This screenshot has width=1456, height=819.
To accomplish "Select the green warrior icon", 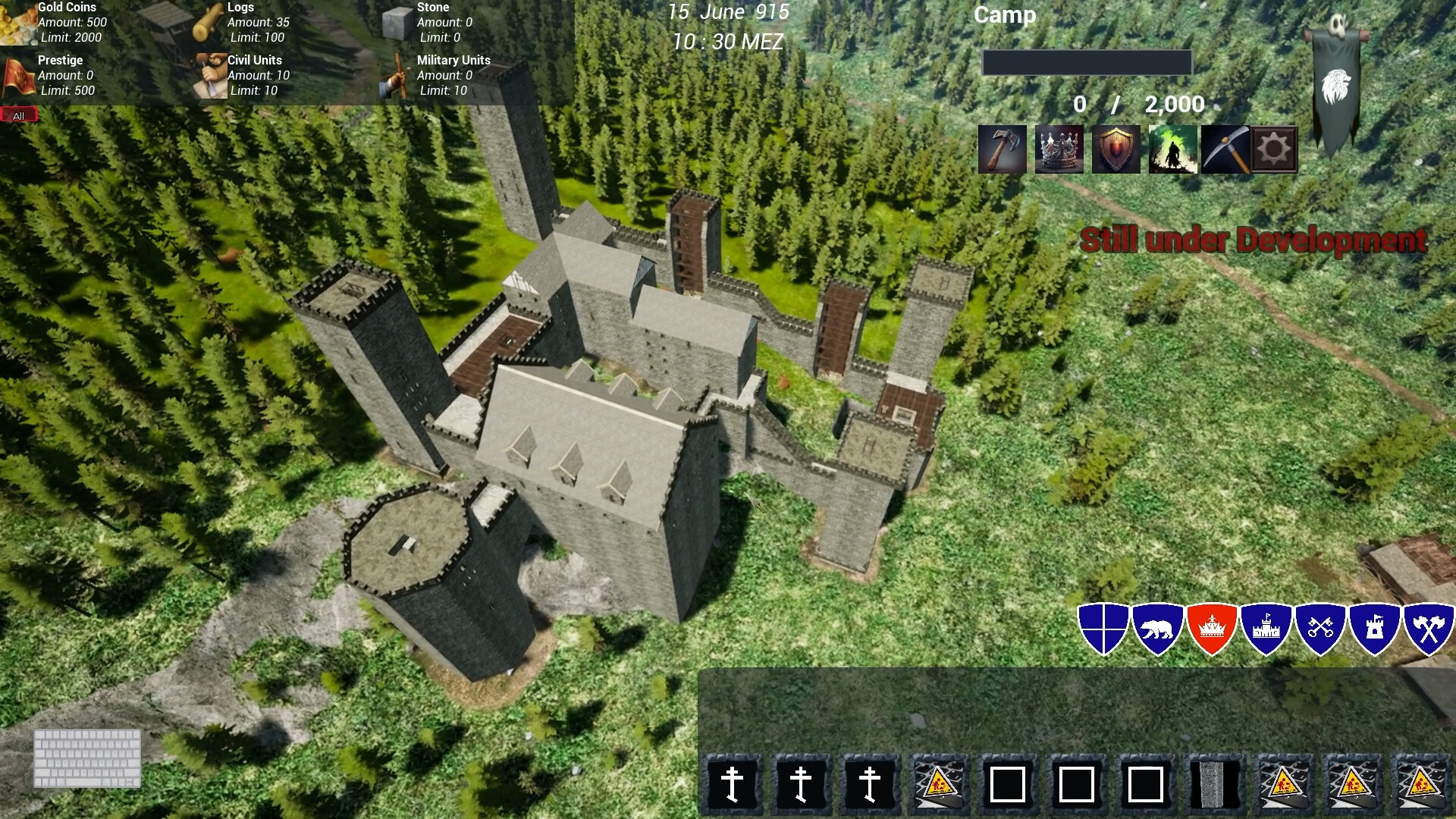I will (x=1172, y=149).
